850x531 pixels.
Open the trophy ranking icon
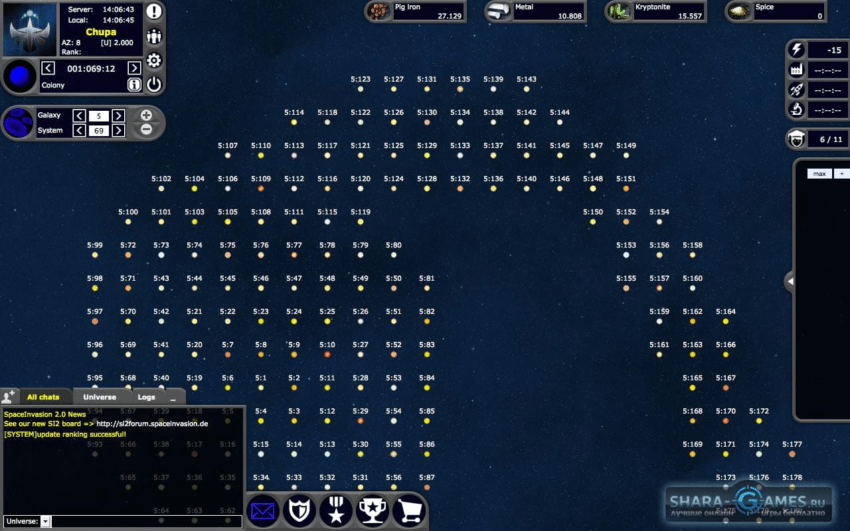click(373, 512)
